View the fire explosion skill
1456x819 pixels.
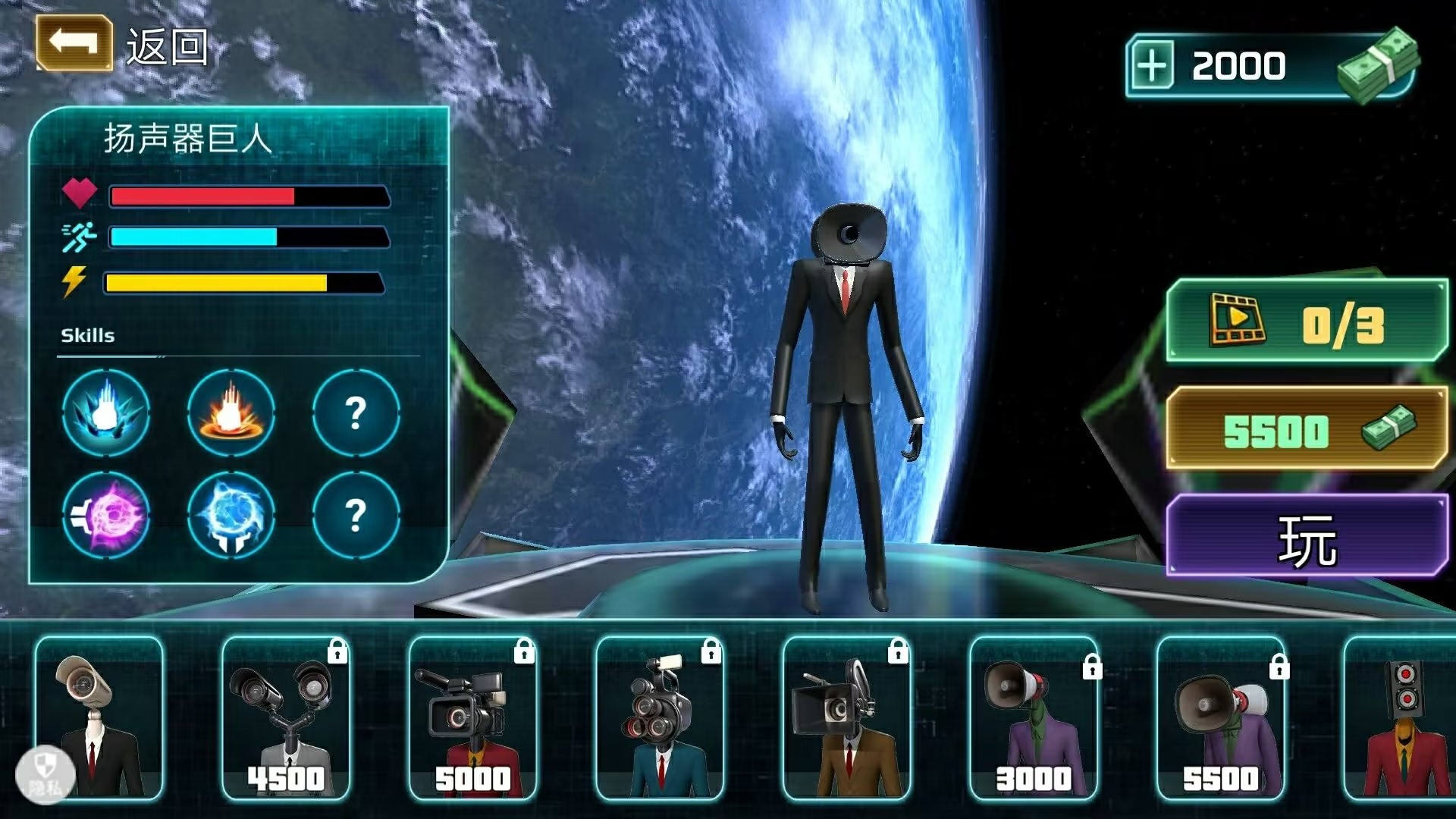pyautogui.click(x=231, y=413)
